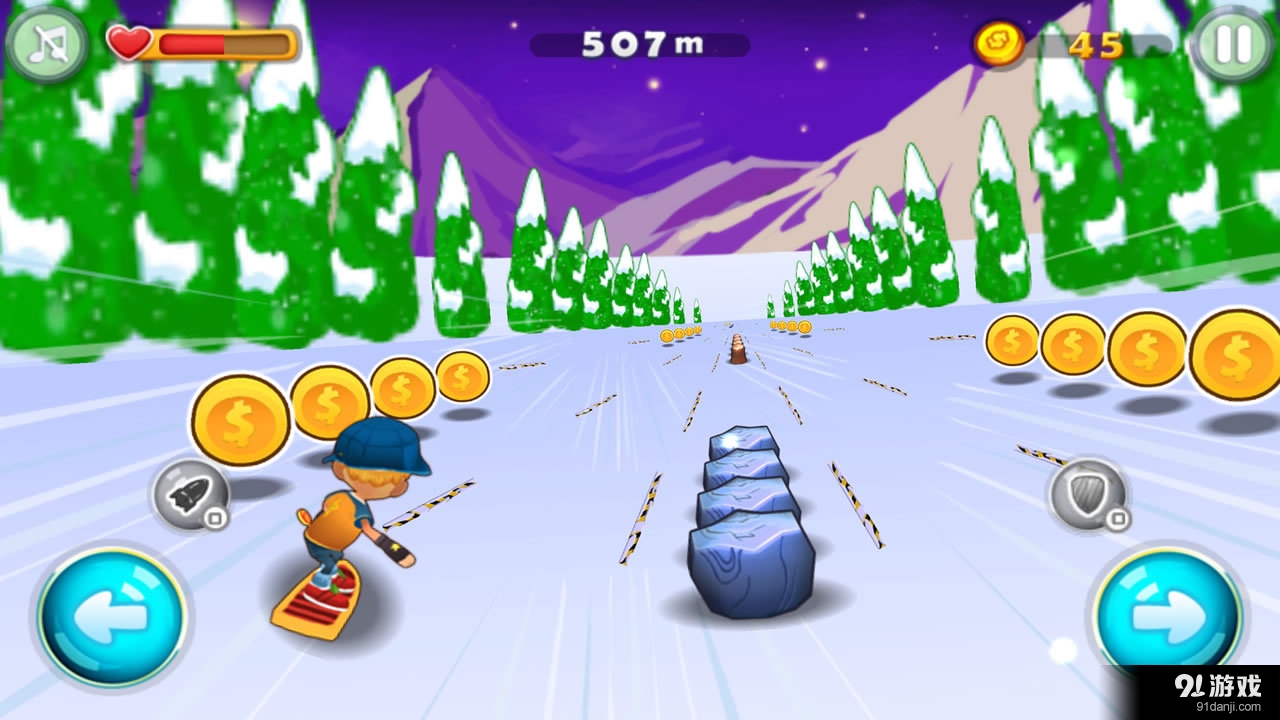Activate the shield power-up

click(x=1086, y=494)
